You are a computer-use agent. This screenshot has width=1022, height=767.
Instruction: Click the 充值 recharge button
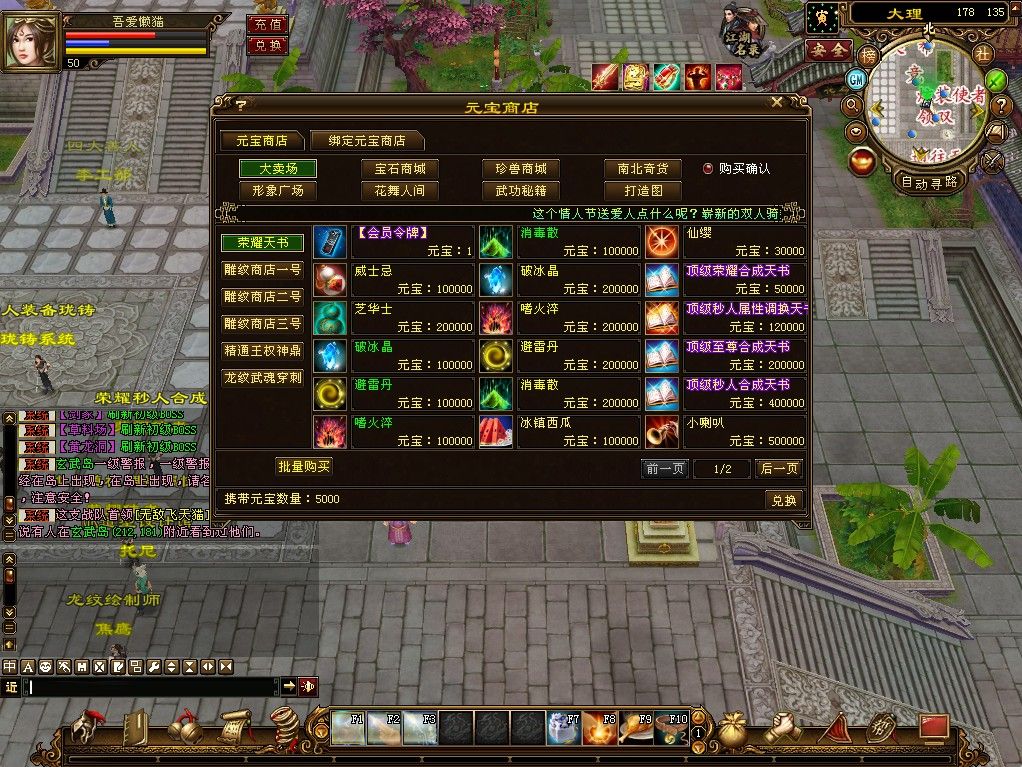tap(267, 24)
